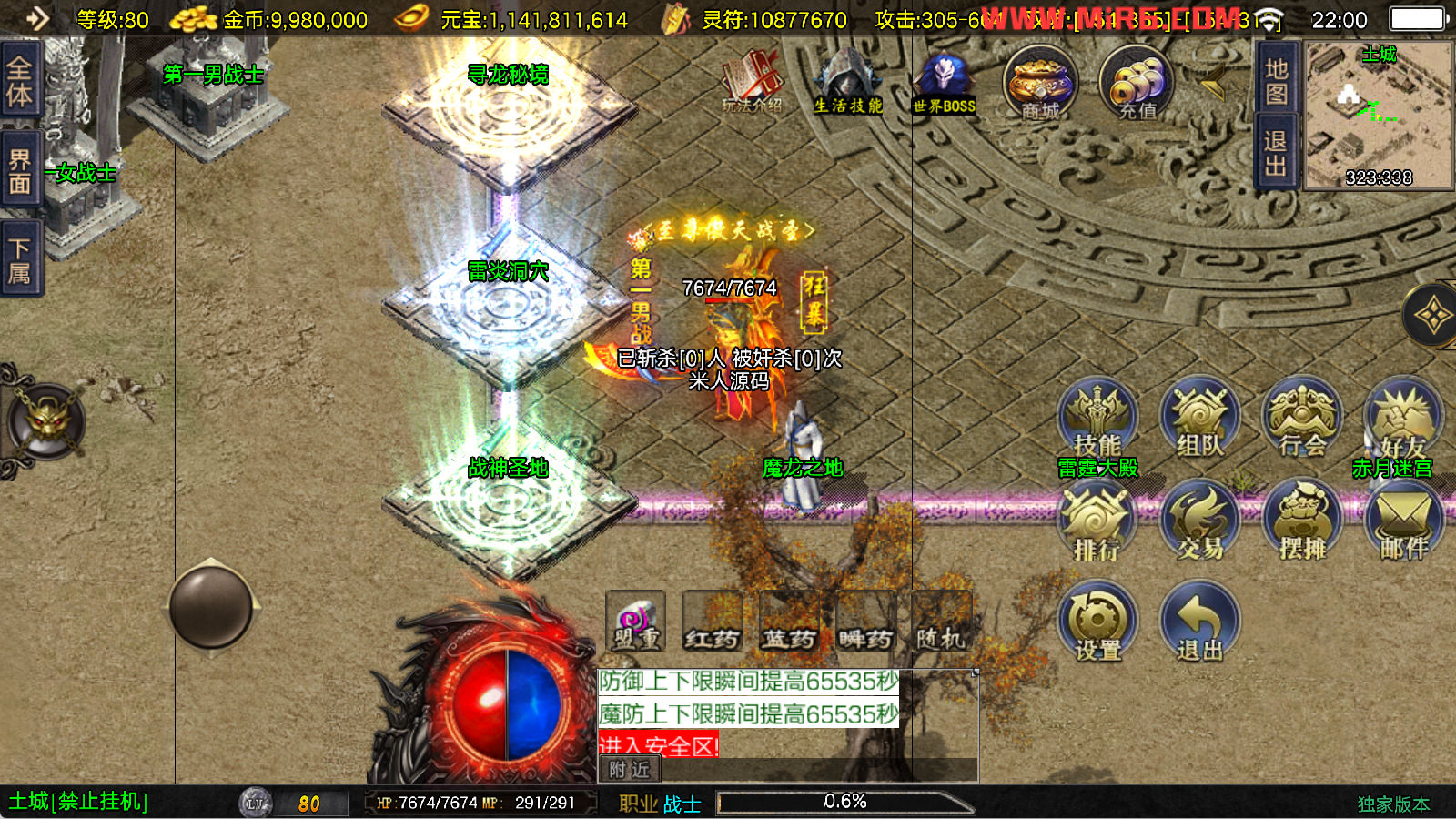This screenshot has height=819, width=1456.
Task: Use the 红药 red potion slot
Action: click(712, 622)
